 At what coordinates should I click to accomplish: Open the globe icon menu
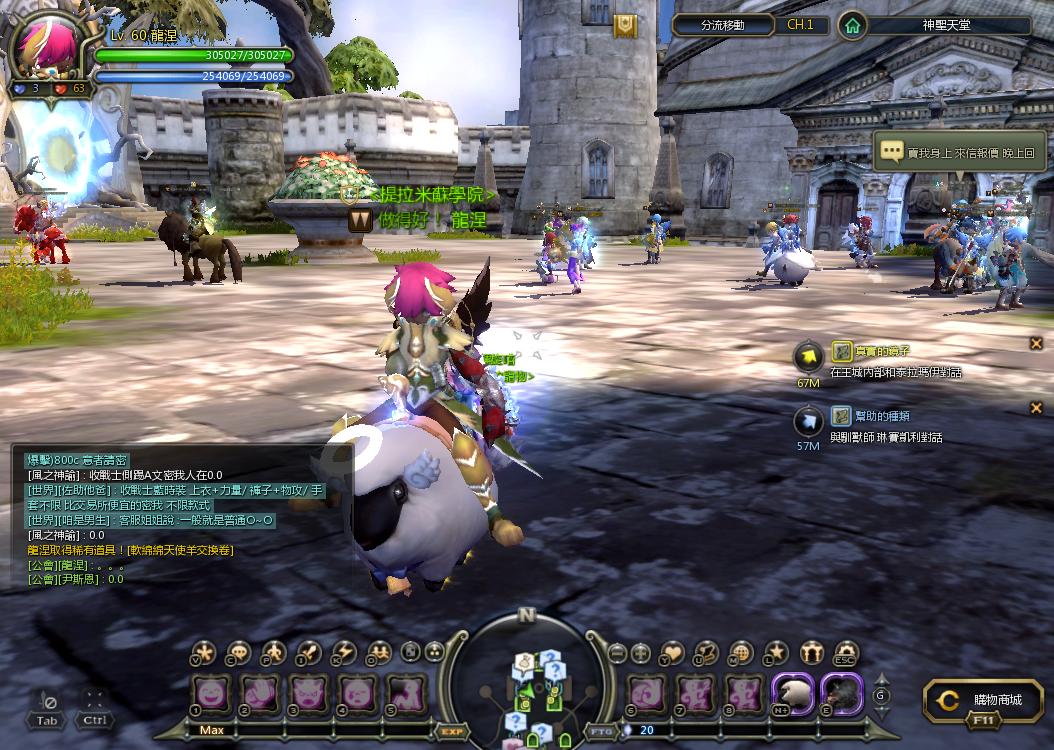tap(741, 654)
